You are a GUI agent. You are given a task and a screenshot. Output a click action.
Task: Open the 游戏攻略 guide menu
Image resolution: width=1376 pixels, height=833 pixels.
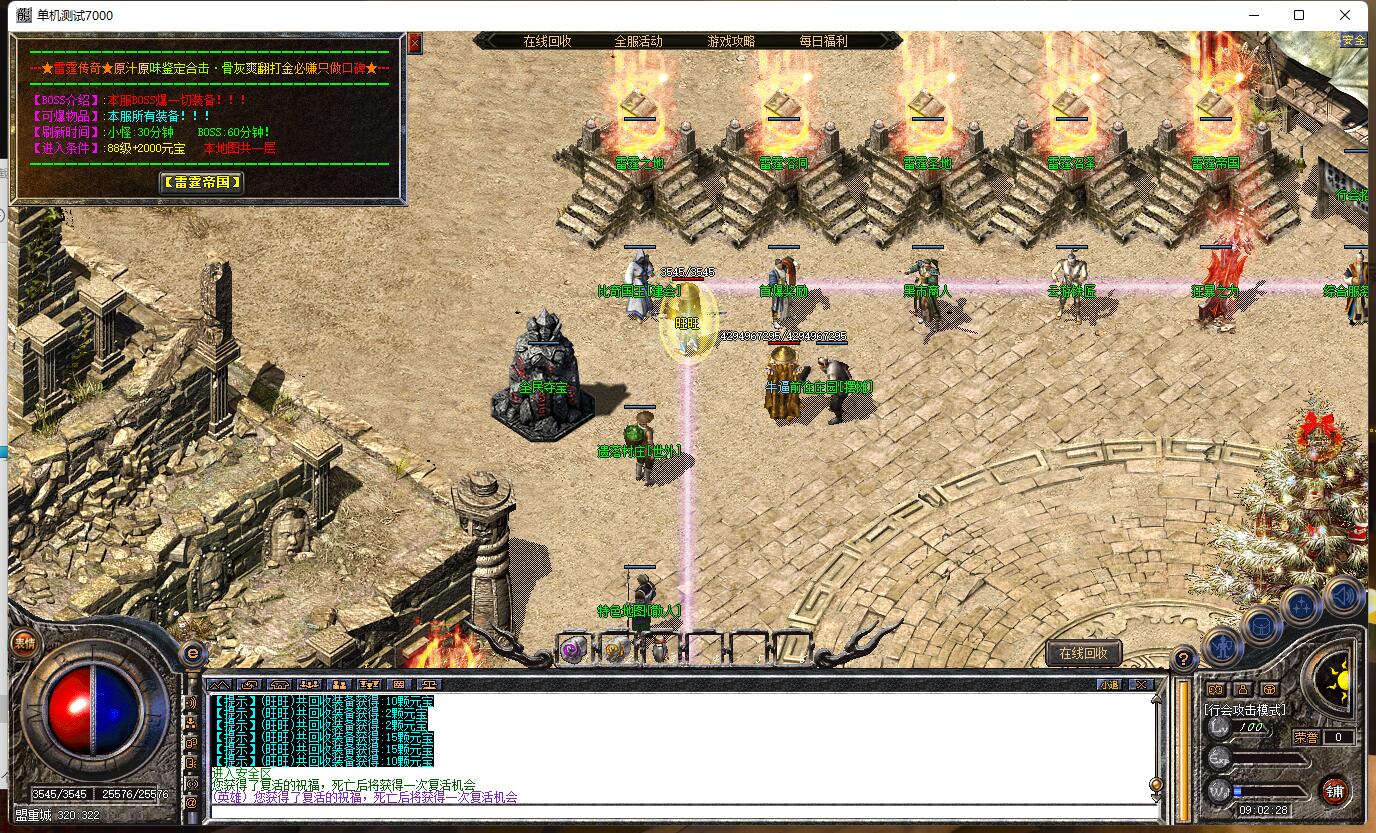pyautogui.click(x=731, y=41)
